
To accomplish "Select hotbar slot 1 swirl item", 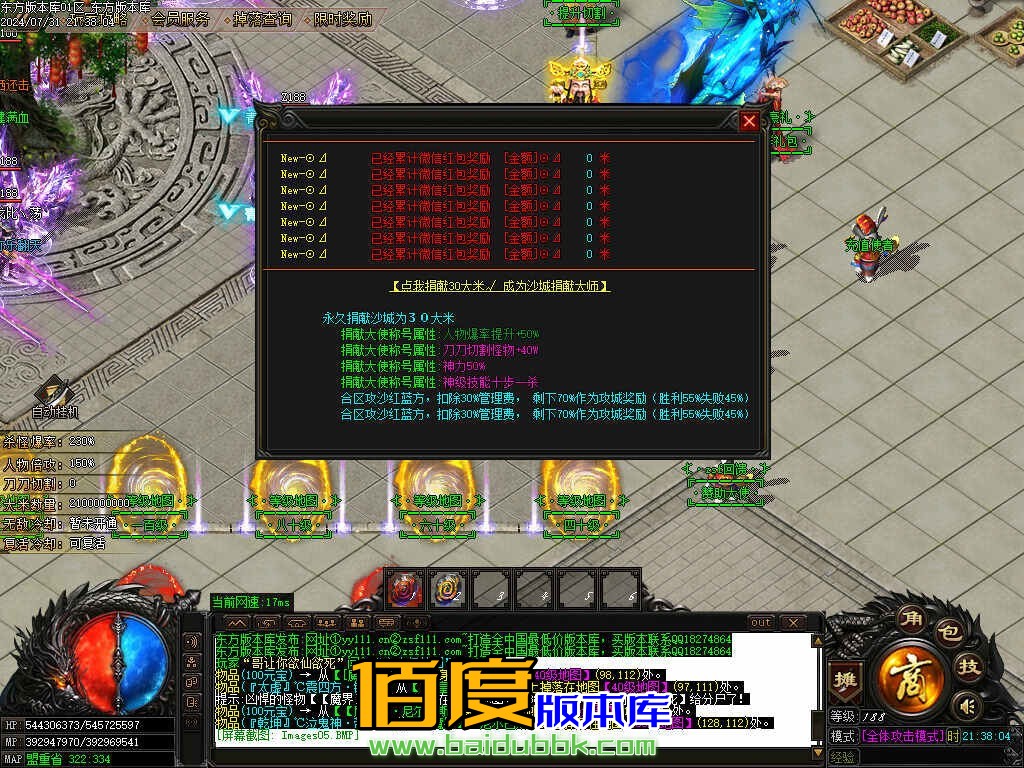I will (405, 589).
